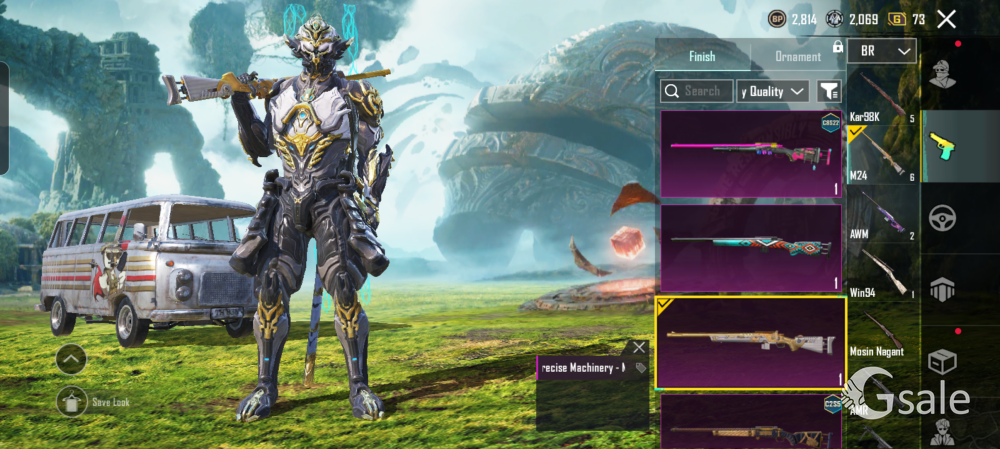Click the skin Search field
1000x449 pixels.
pos(697,91)
